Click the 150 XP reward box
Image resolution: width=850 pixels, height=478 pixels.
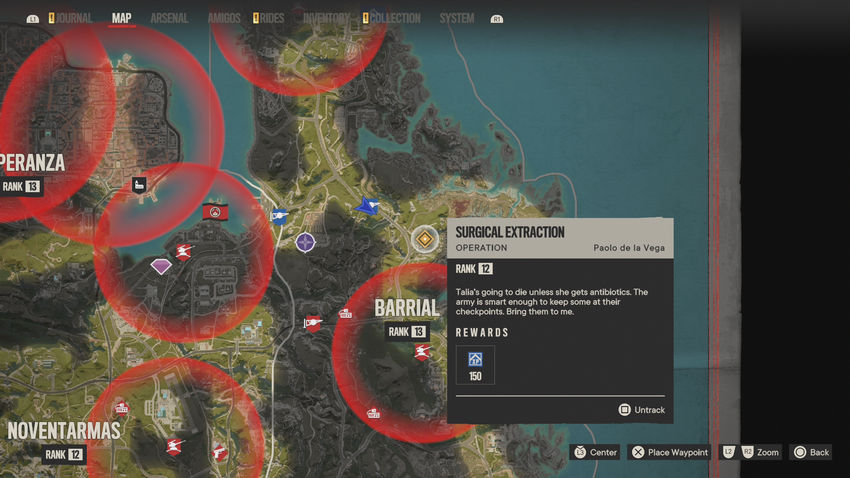coord(475,365)
